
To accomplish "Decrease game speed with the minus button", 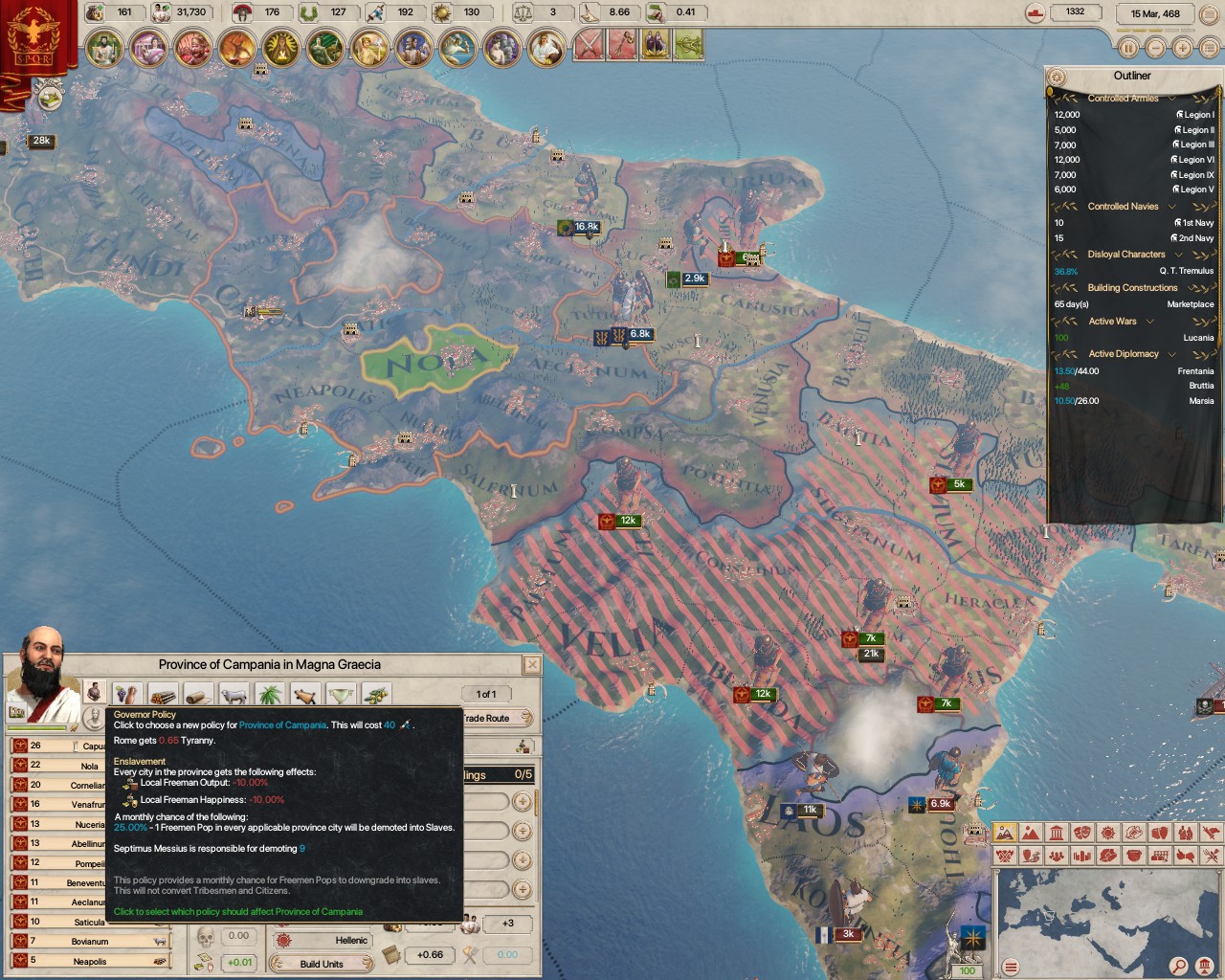I will [x=1155, y=48].
